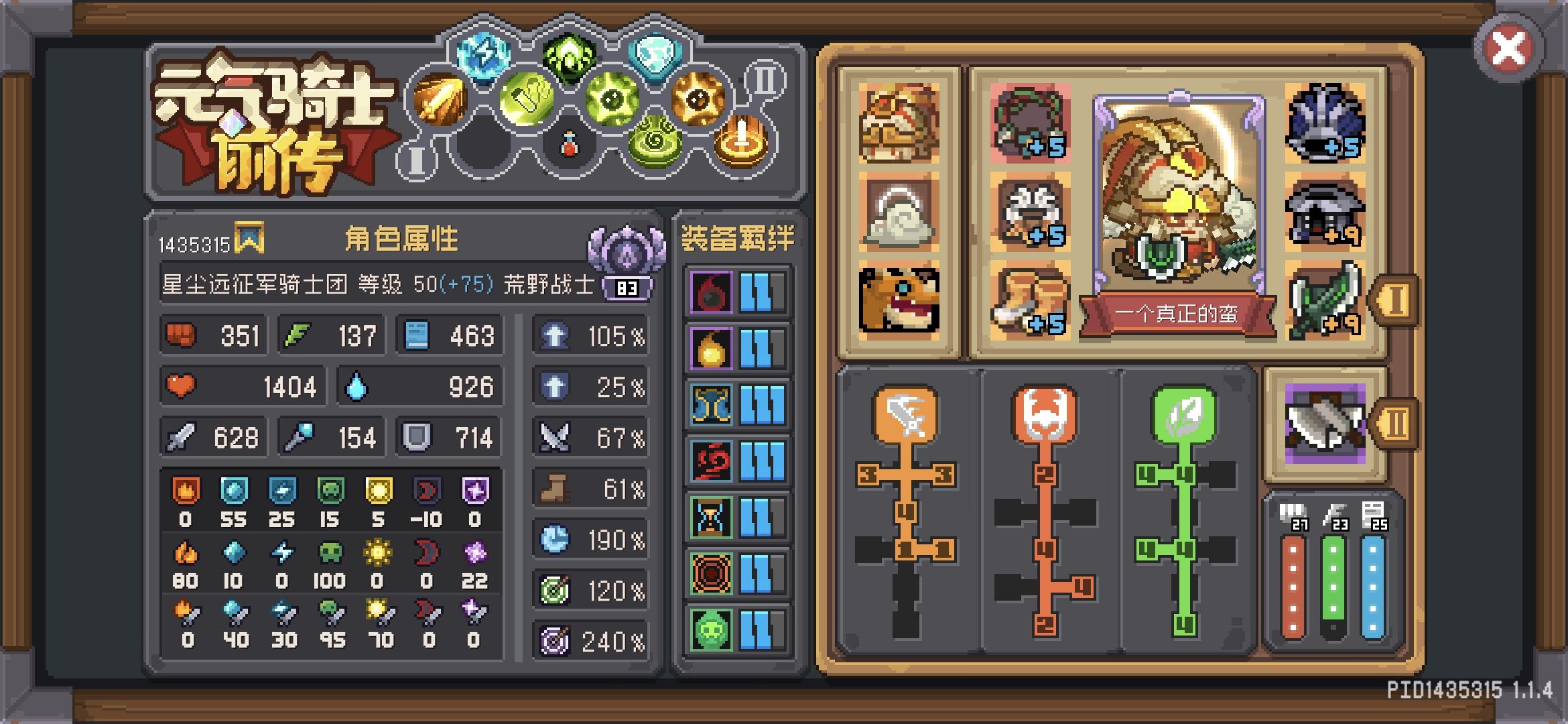The image size is (1568, 724).
Task: Switch to skill page I on the left
Action: 416,159
